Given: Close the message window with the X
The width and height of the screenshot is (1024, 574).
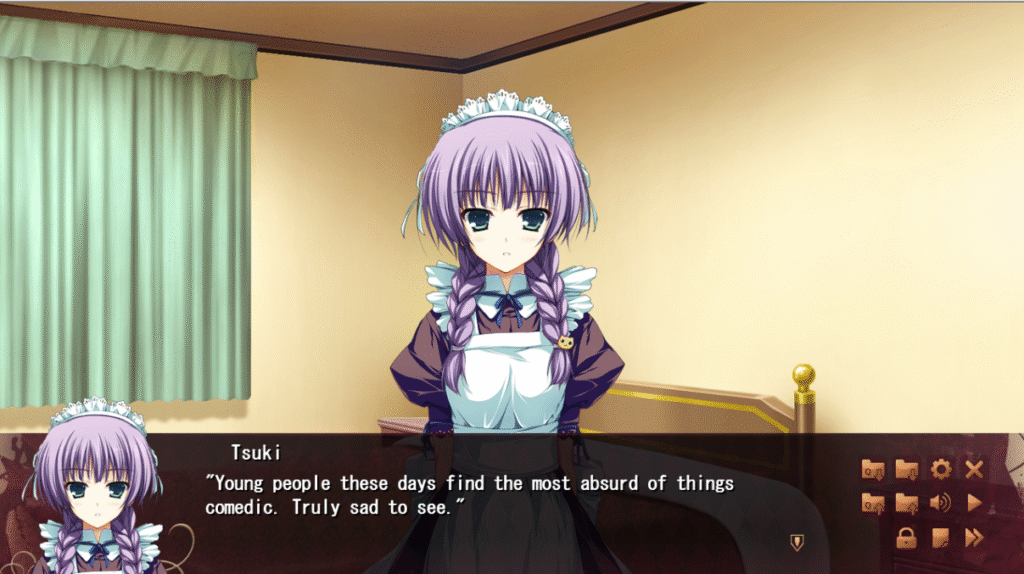Looking at the screenshot, I should coord(974,469).
